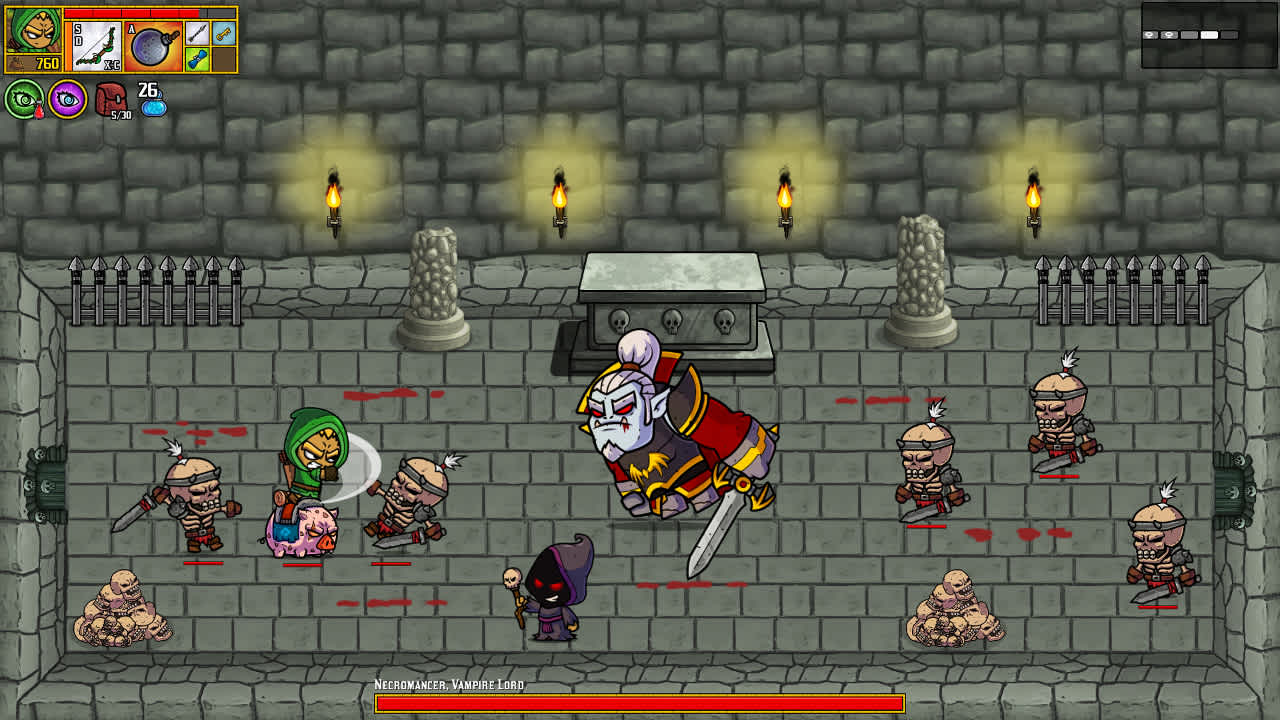Toggle the highlighted minimap room marker
This screenshot has width=1280, height=720.
tap(1209, 35)
